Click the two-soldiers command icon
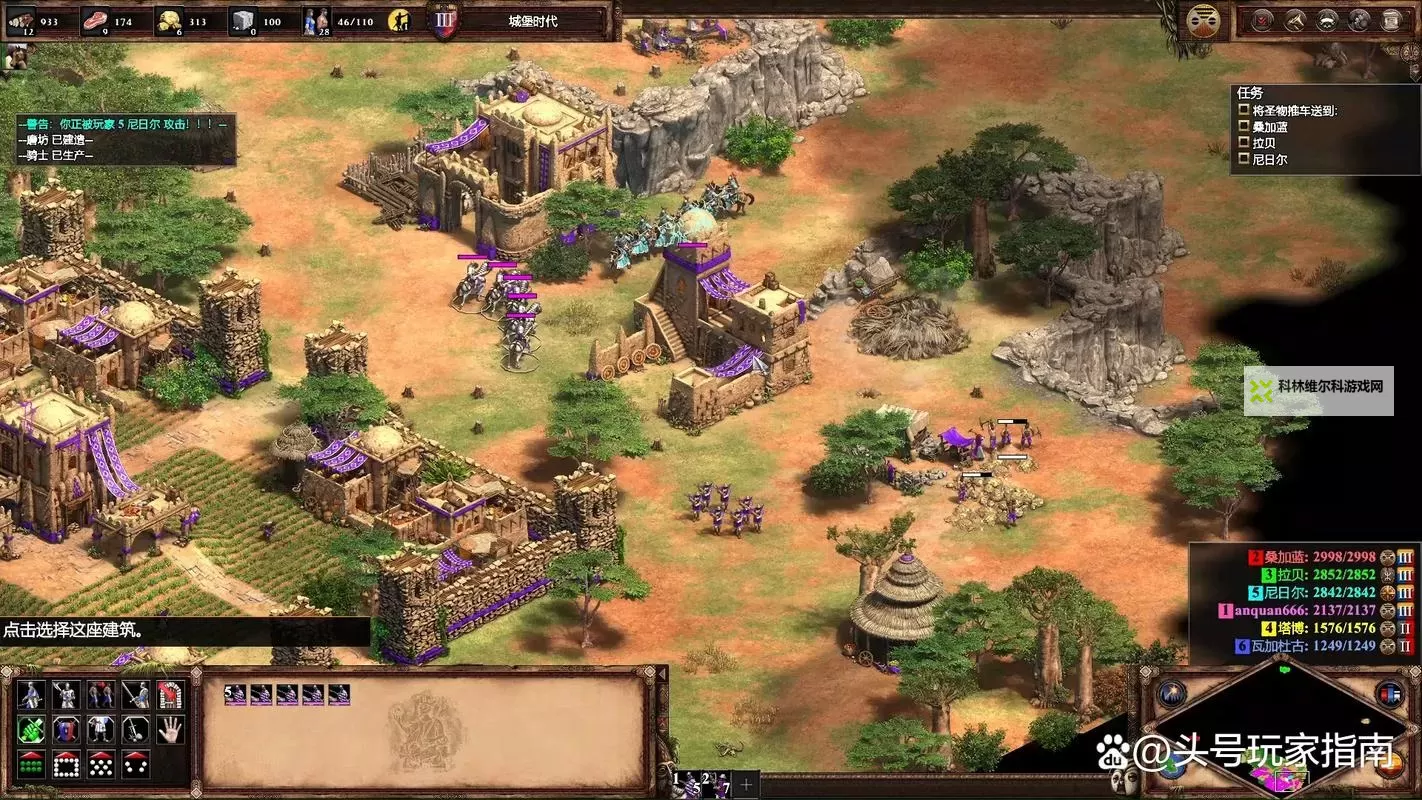 click(x=101, y=695)
